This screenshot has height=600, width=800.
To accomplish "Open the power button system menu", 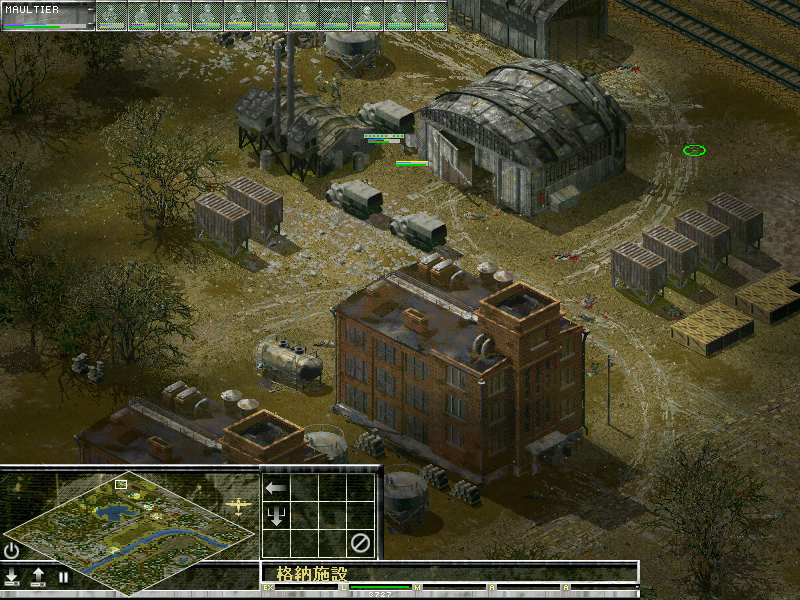I will point(12,550).
